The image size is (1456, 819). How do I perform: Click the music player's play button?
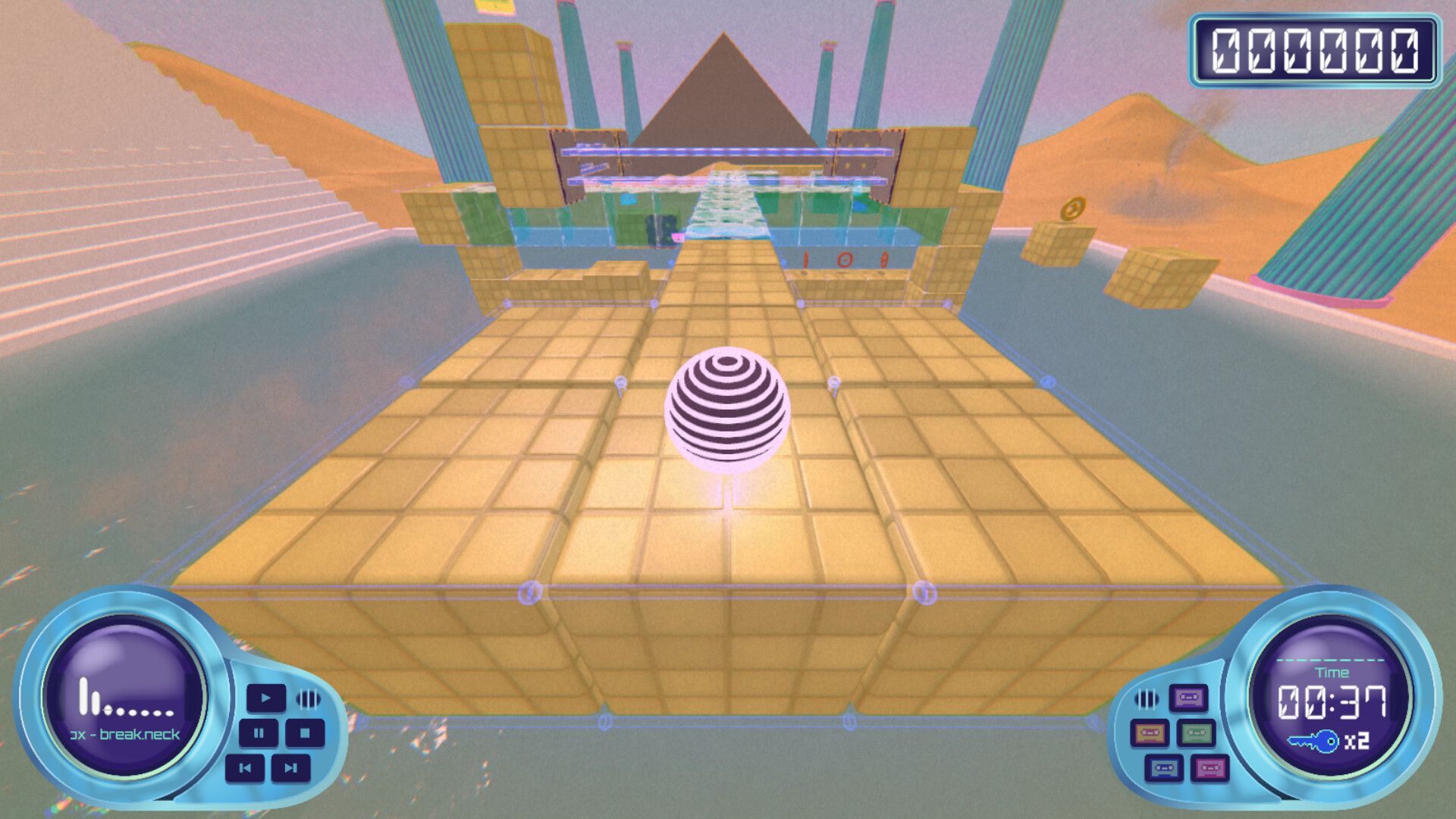click(265, 698)
